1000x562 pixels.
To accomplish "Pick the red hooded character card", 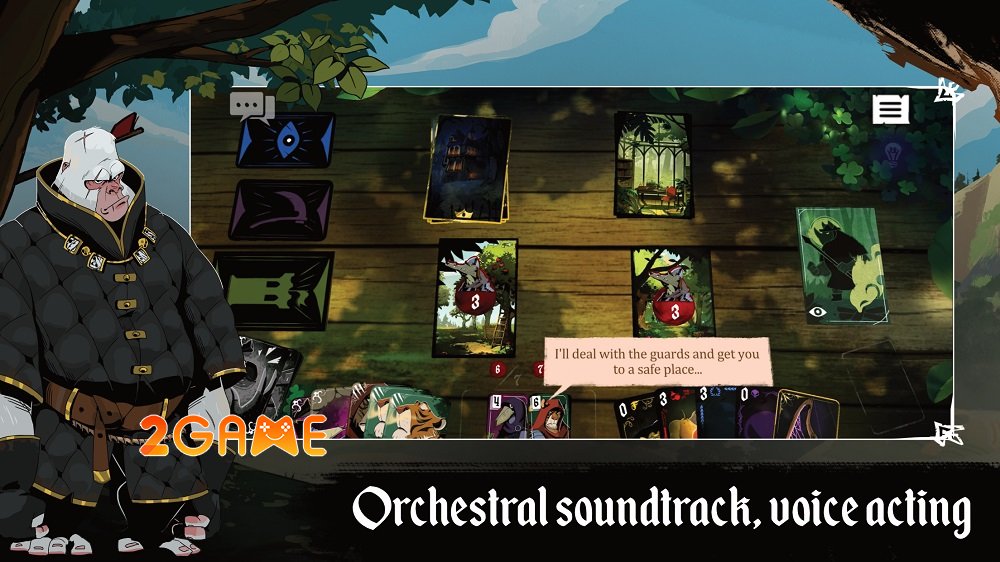I will [549, 415].
